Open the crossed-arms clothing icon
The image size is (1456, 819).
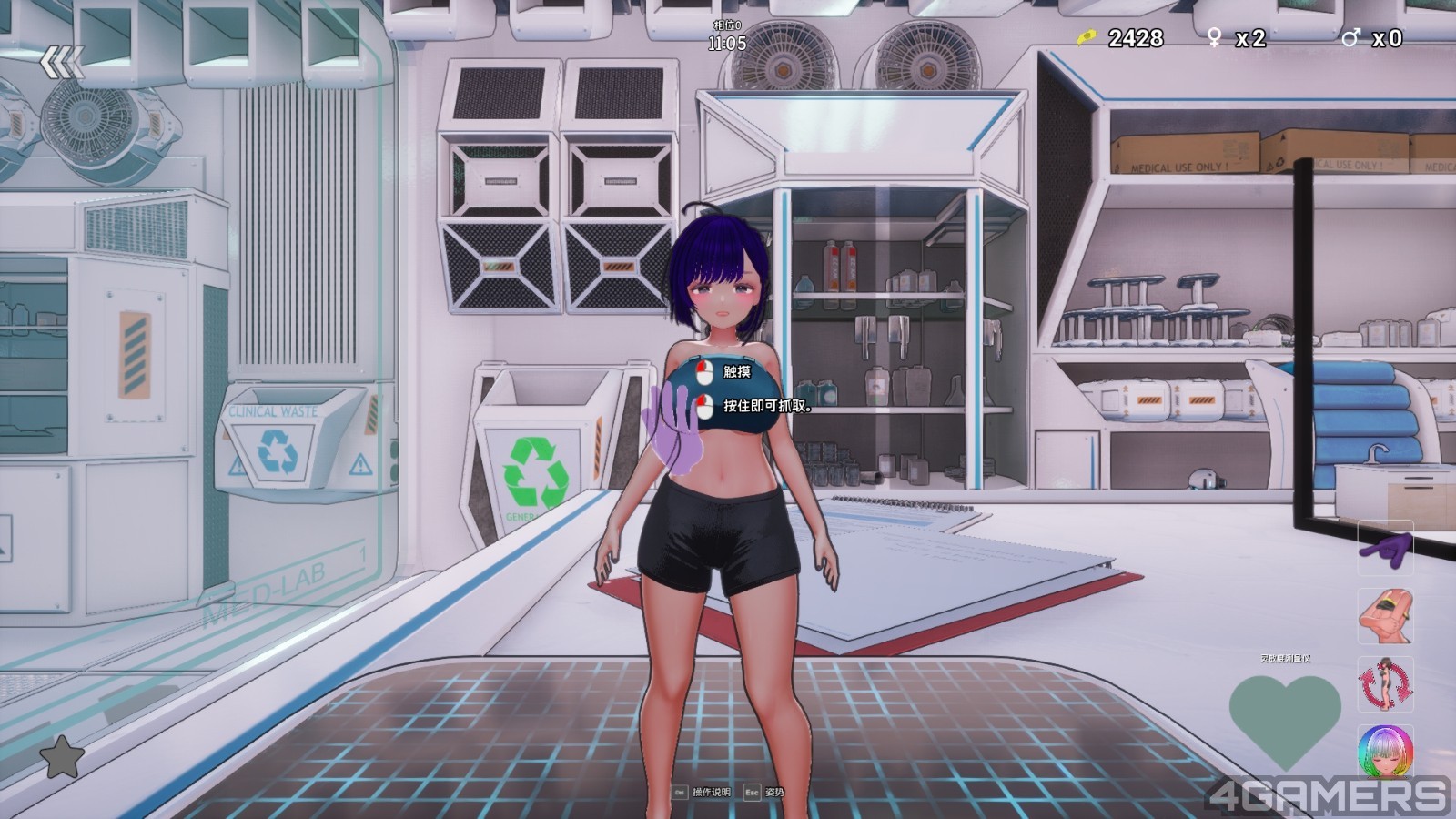[x=1385, y=616]
